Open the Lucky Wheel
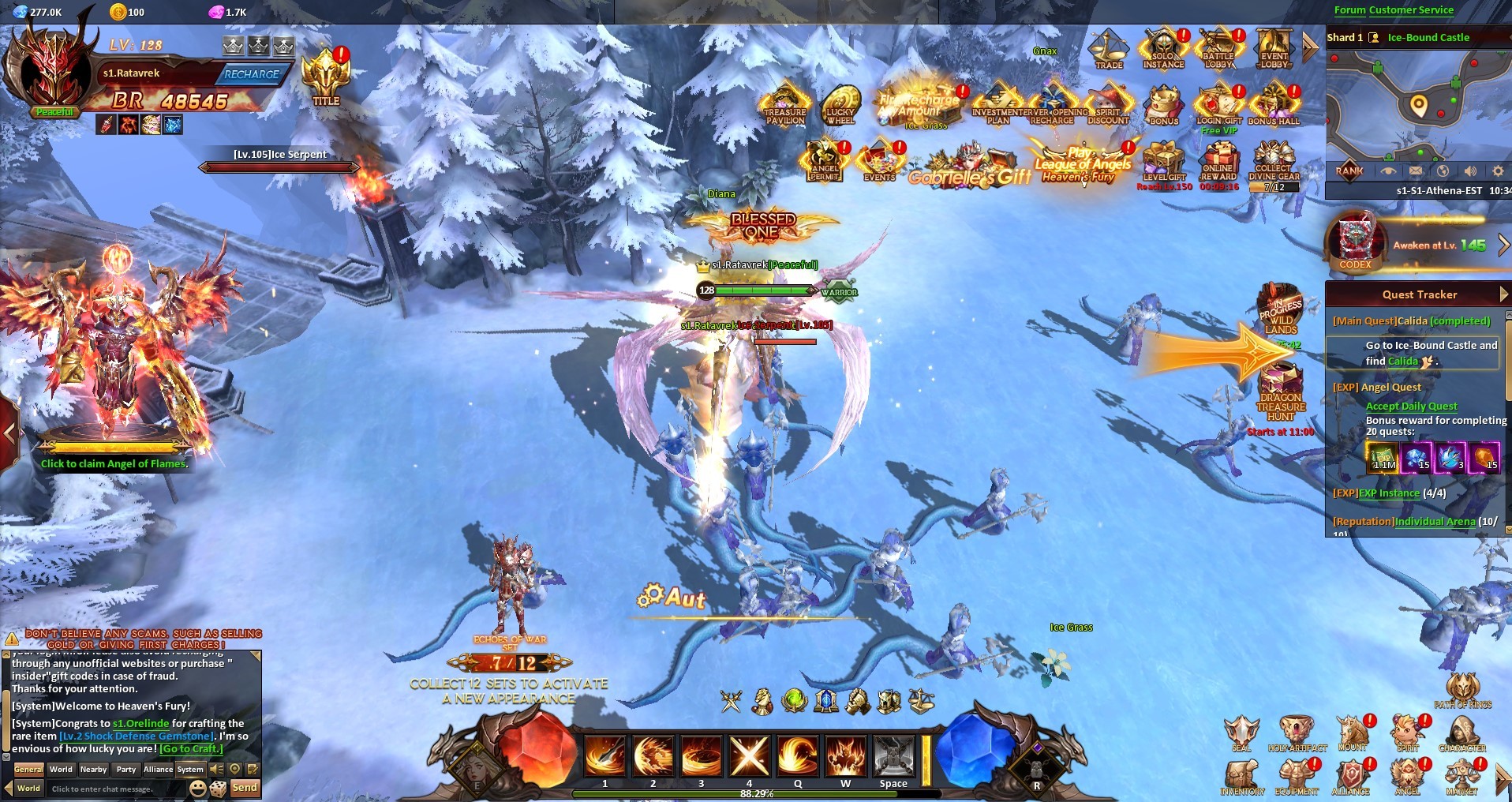 (x=843, y=103)
